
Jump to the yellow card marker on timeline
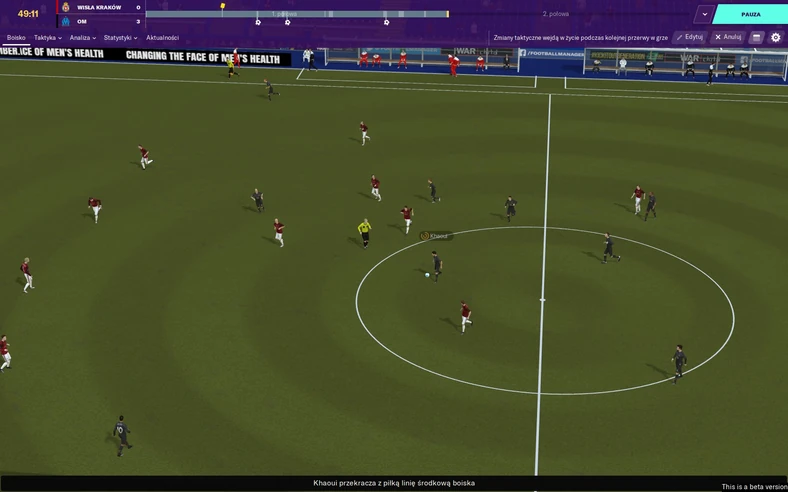point(223,7)
